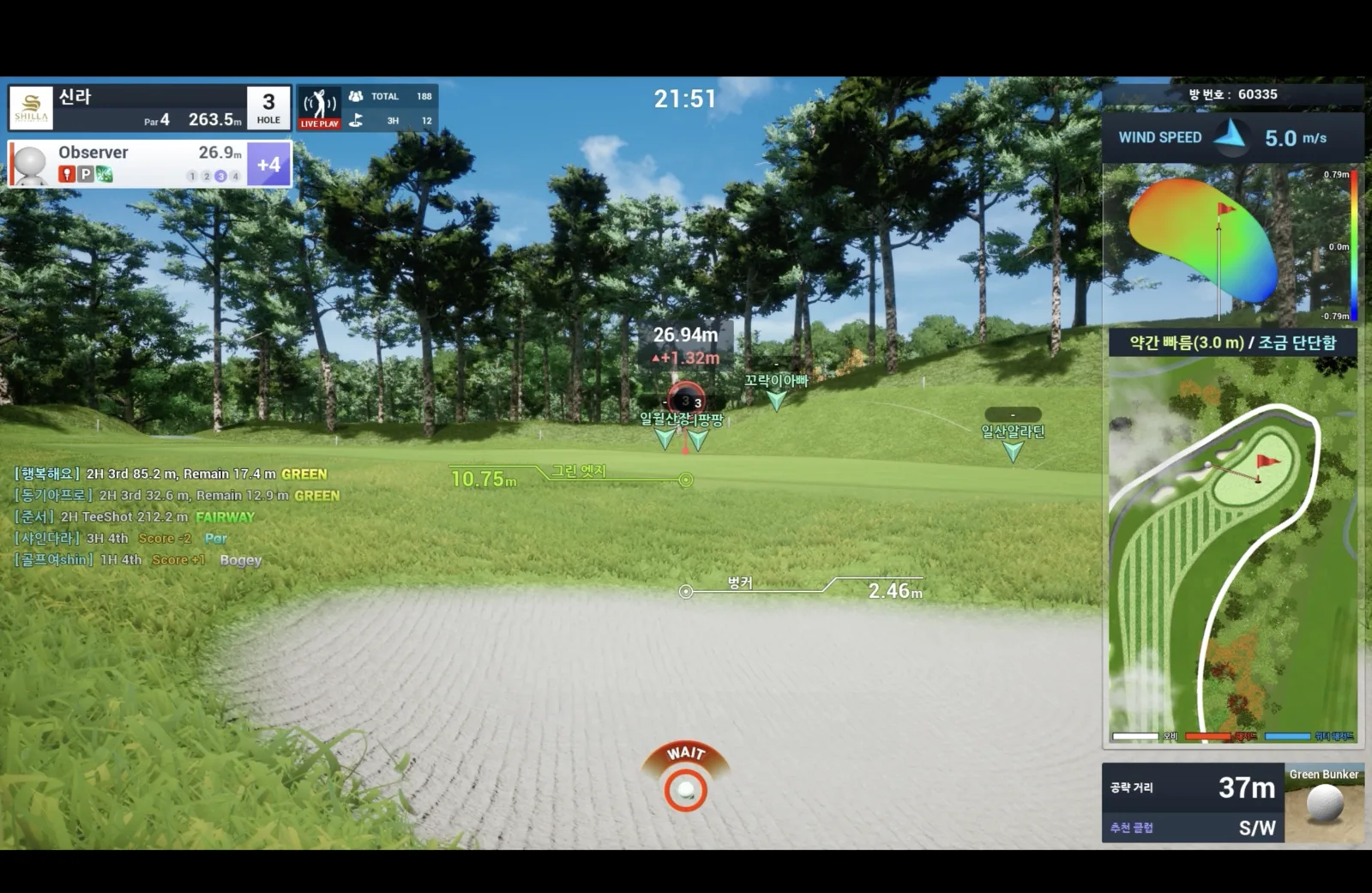Viewport: 1372px width, 893px height.
Task: Click the SHILLA club logo
Action: pos(30,107)
